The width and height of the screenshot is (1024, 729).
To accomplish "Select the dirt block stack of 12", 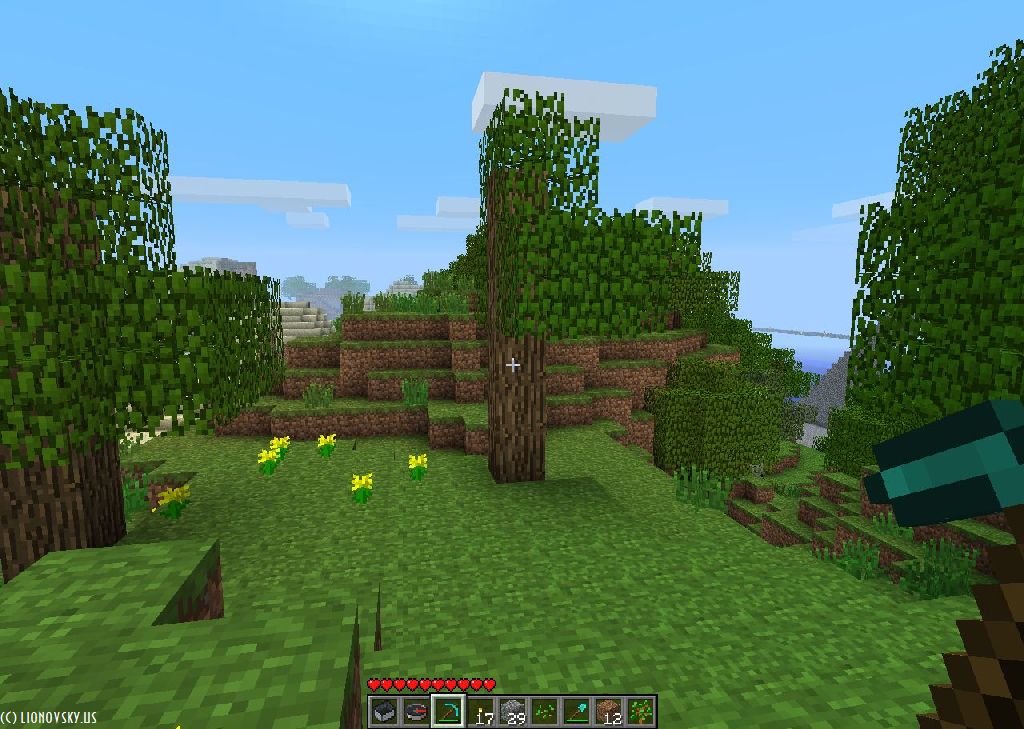I will click(x=608, y=711).
